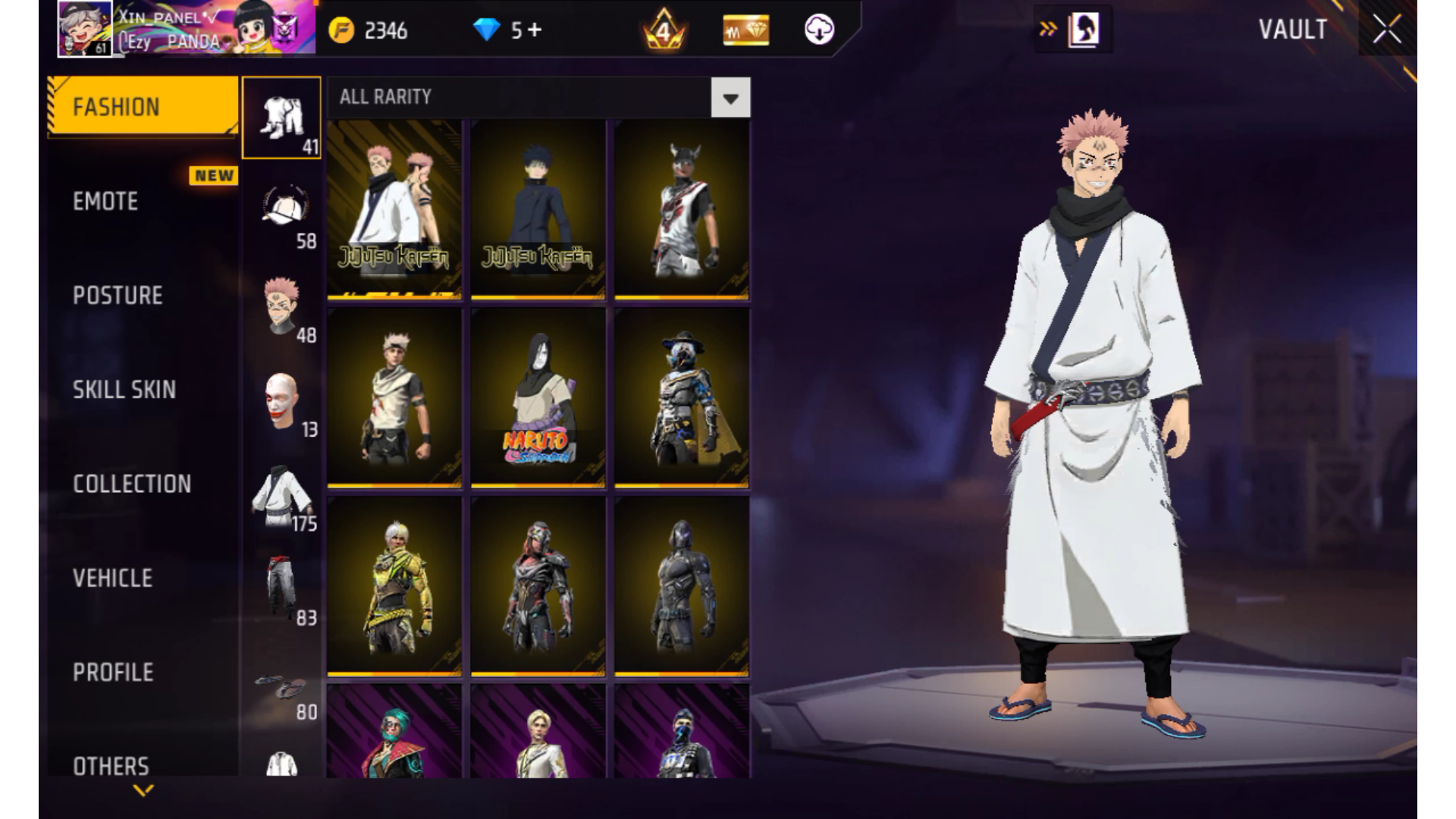The image size is (1456, 819).
Task: Pick the sandals footwear subcategory
Action: [281, 689]
